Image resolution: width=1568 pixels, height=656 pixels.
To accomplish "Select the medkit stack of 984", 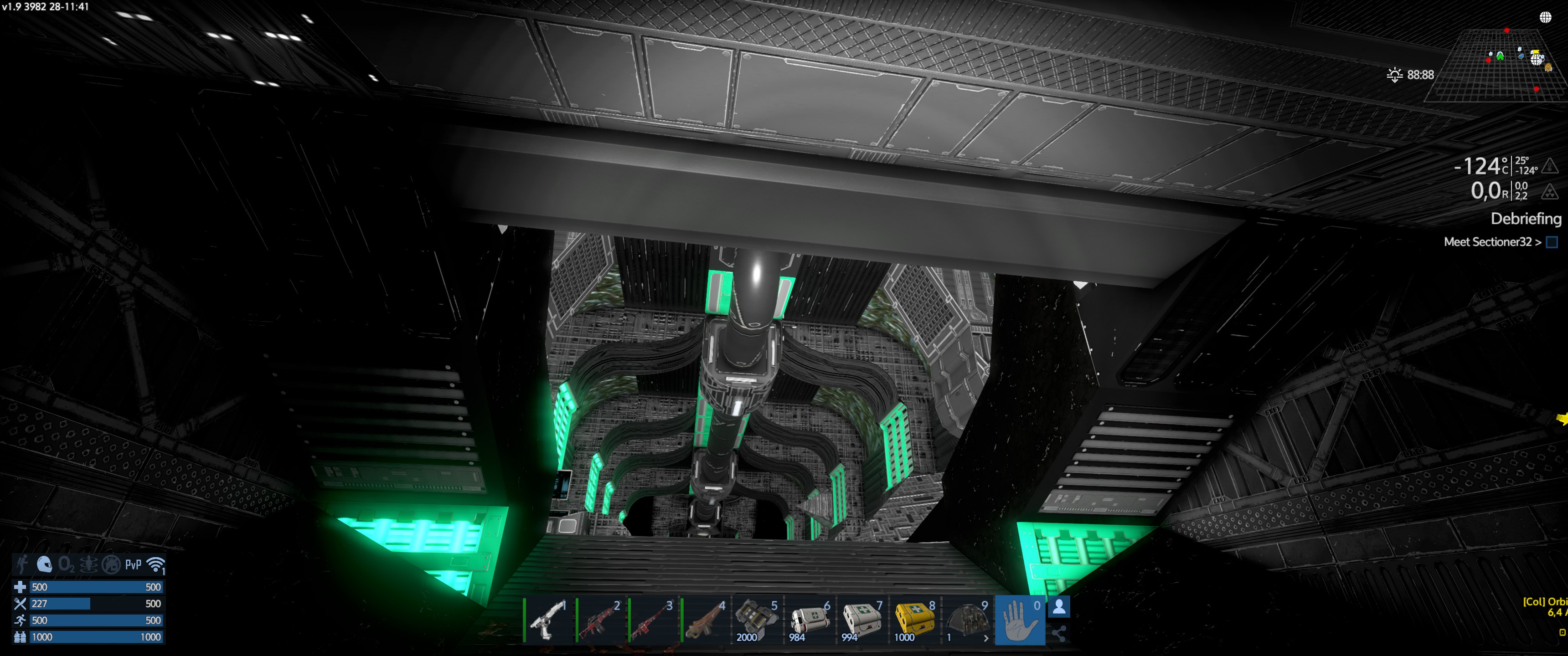I will tap(810, 620).
